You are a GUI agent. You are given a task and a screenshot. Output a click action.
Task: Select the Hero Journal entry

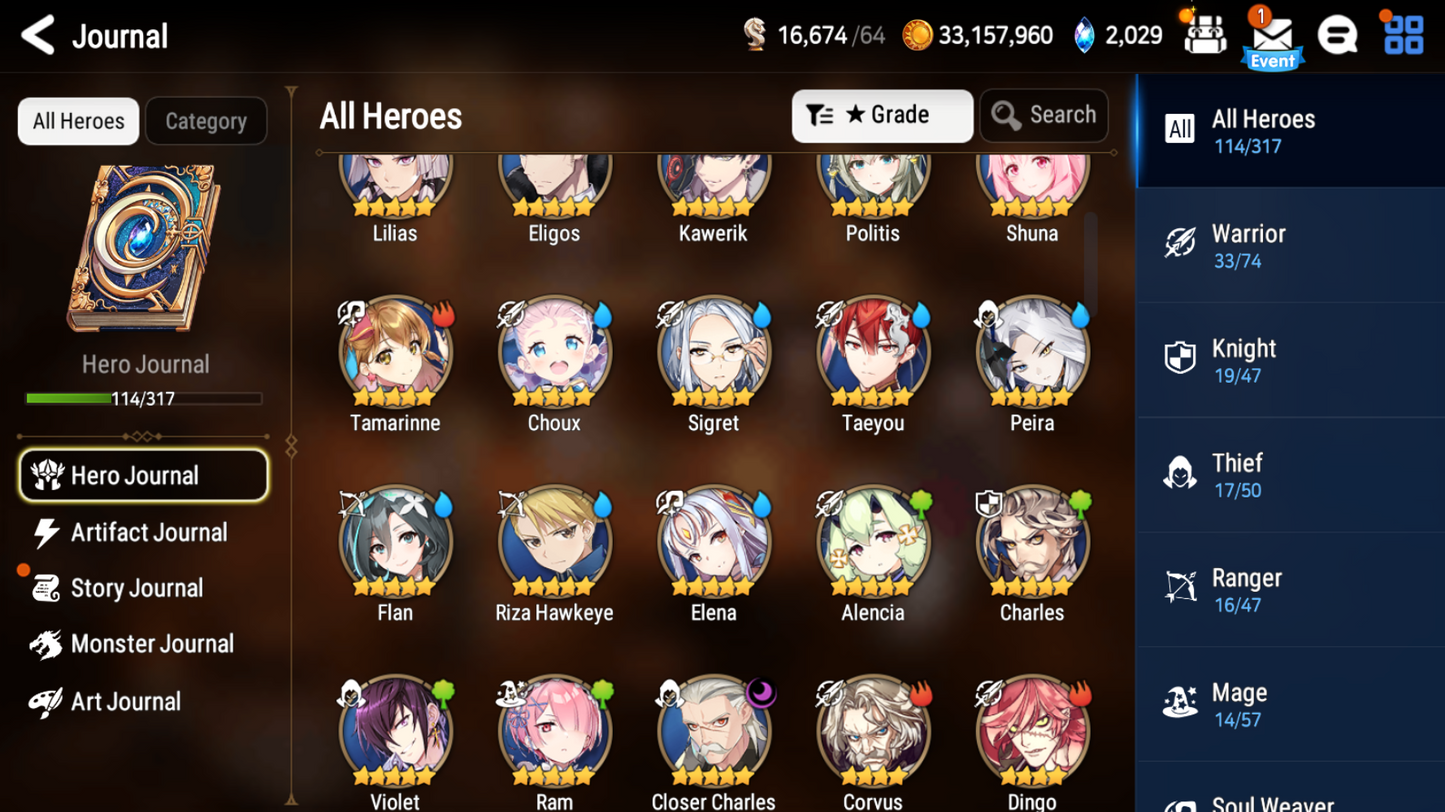point(143,475)
